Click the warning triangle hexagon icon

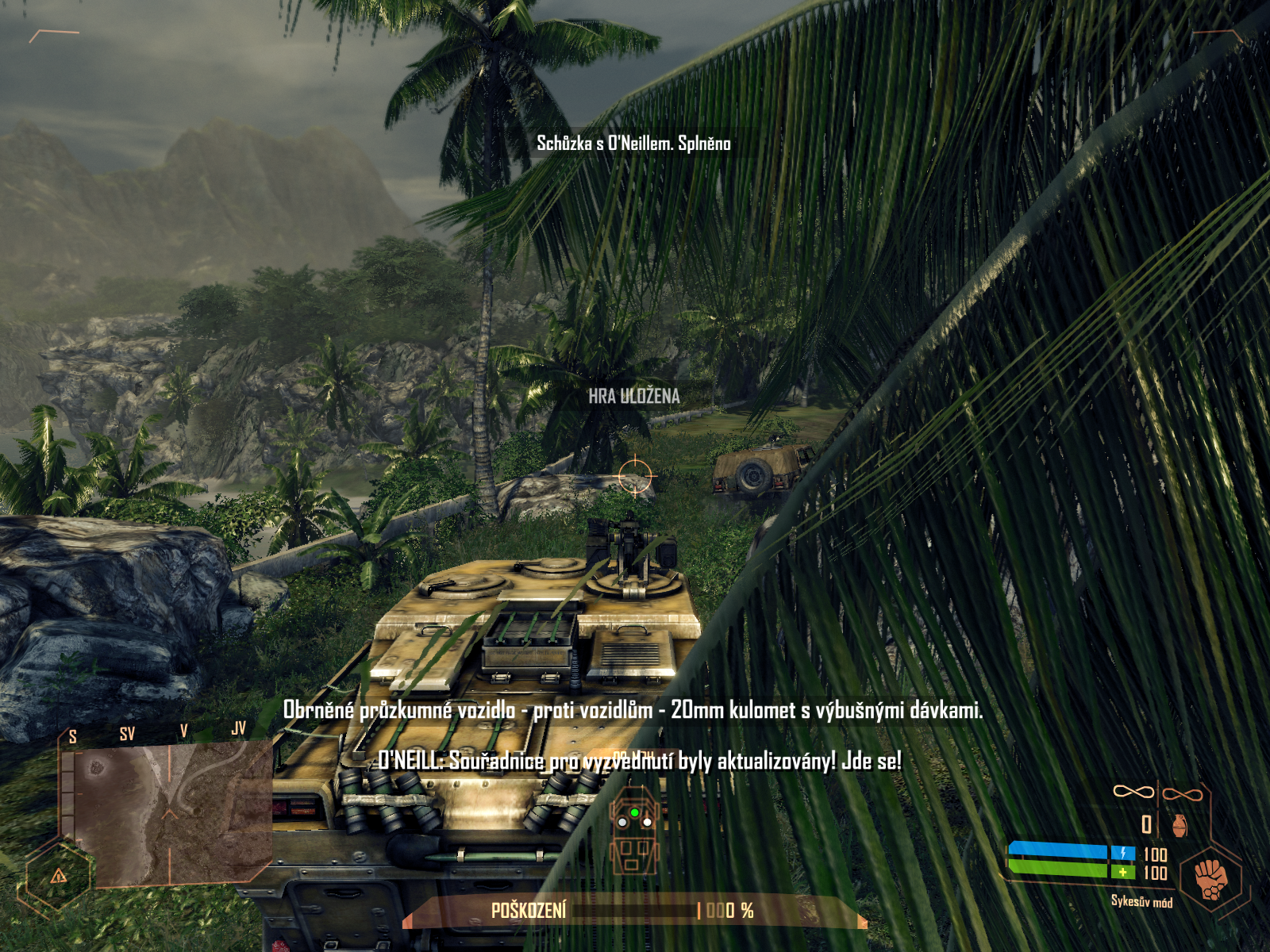coord(59,876)
